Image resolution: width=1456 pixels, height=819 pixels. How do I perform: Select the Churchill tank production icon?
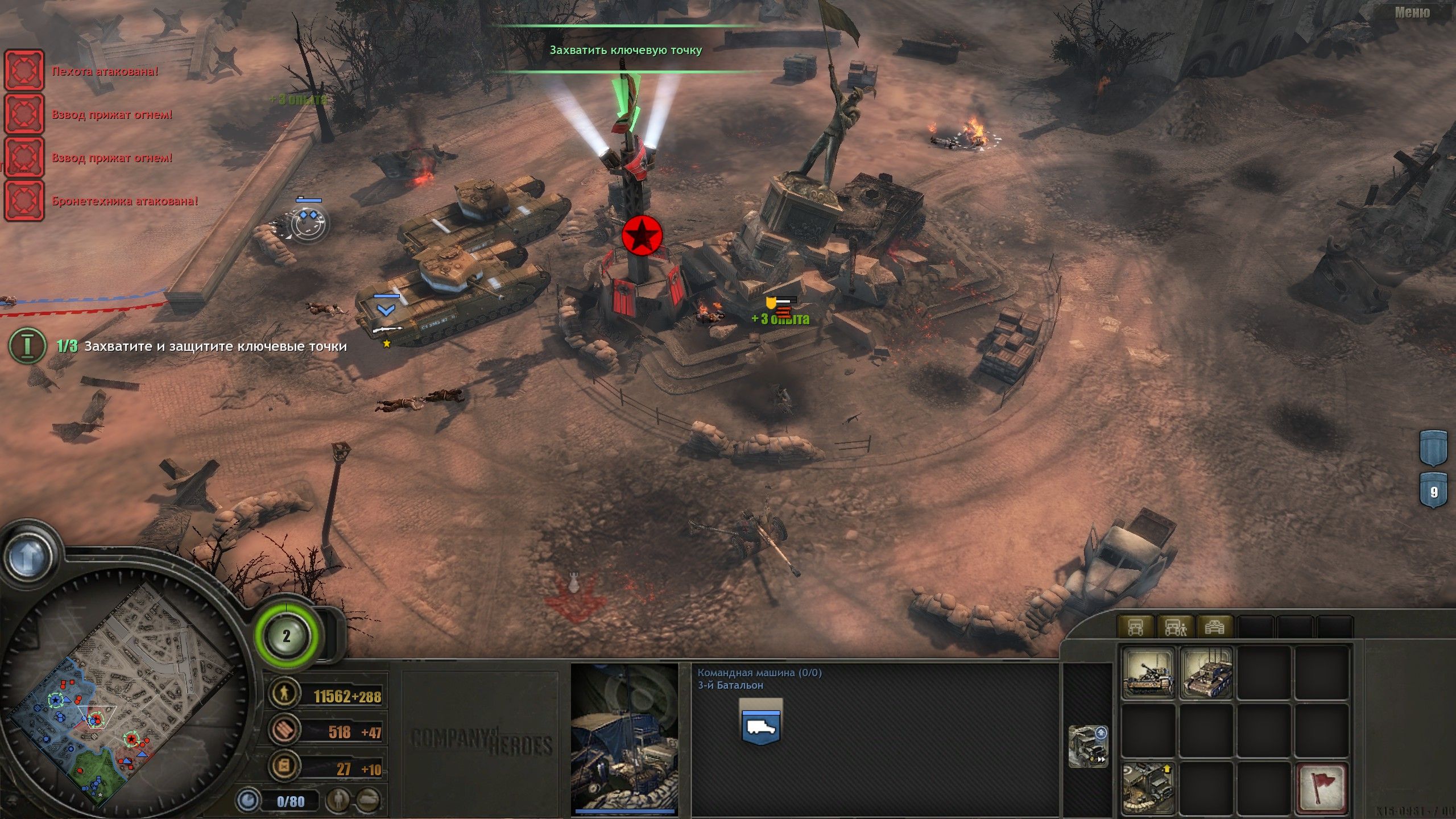click(1209, 674)
